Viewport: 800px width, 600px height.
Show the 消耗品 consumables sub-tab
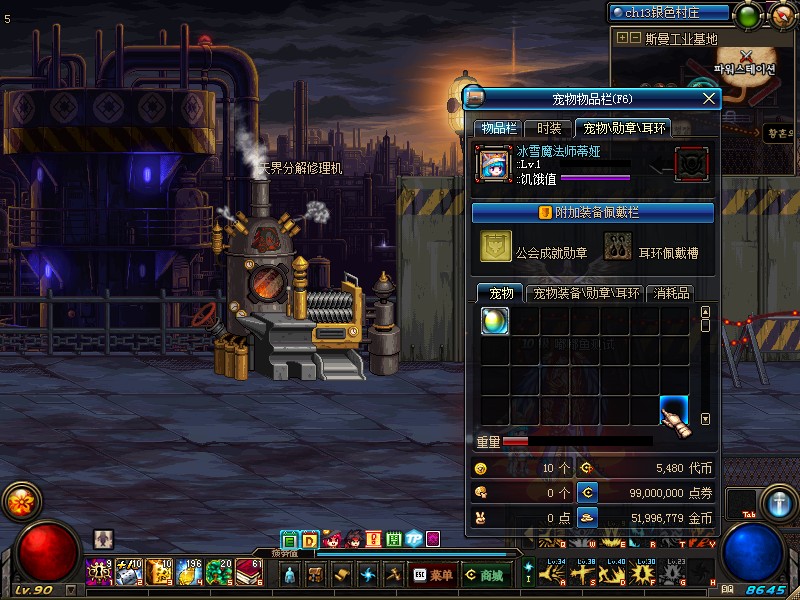pos(672,293)
